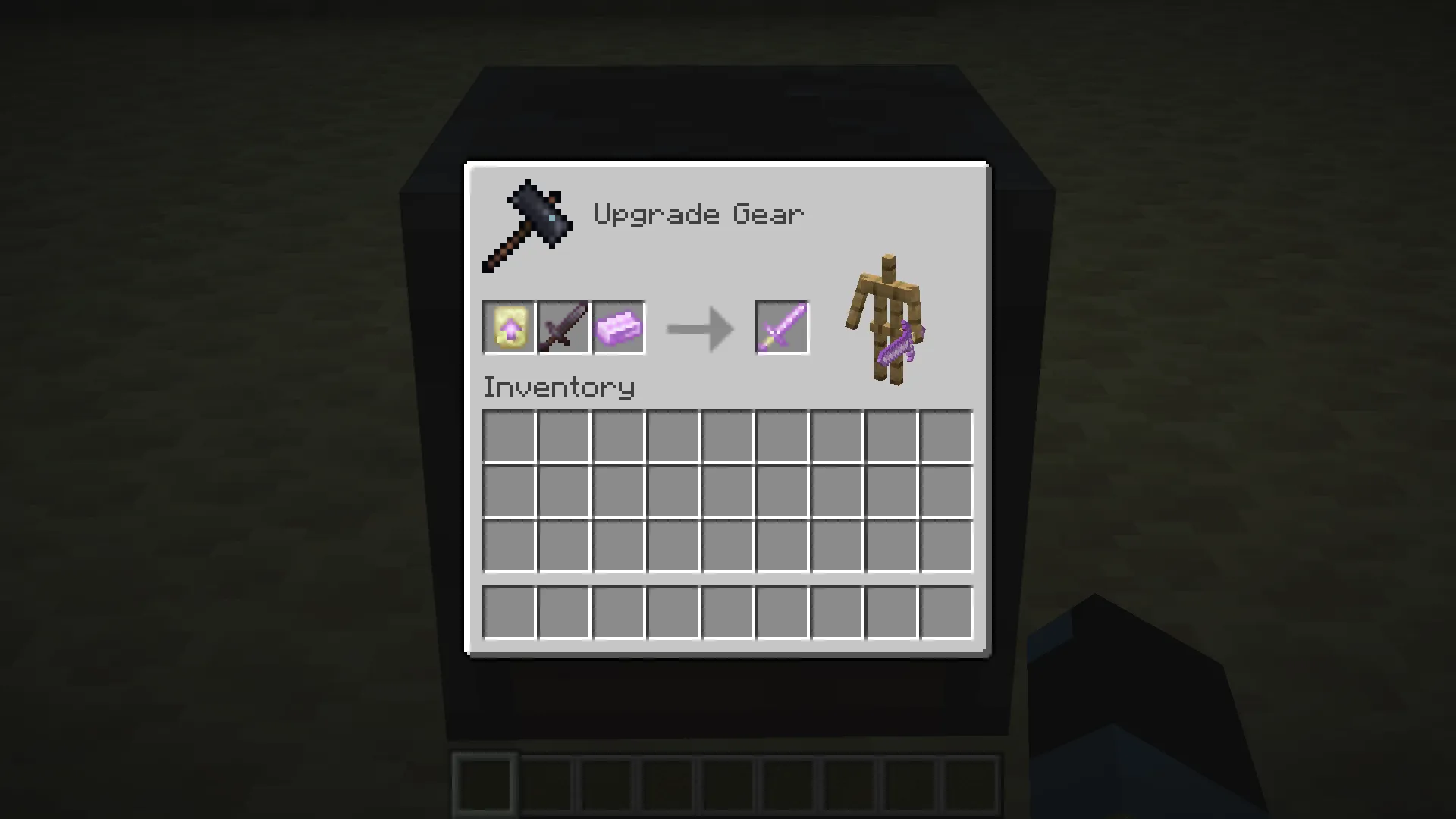The height and width of the screenshot is (819, 1456).
Task: Click the last slot in the top inventory row
Action: tap(946, 435)
